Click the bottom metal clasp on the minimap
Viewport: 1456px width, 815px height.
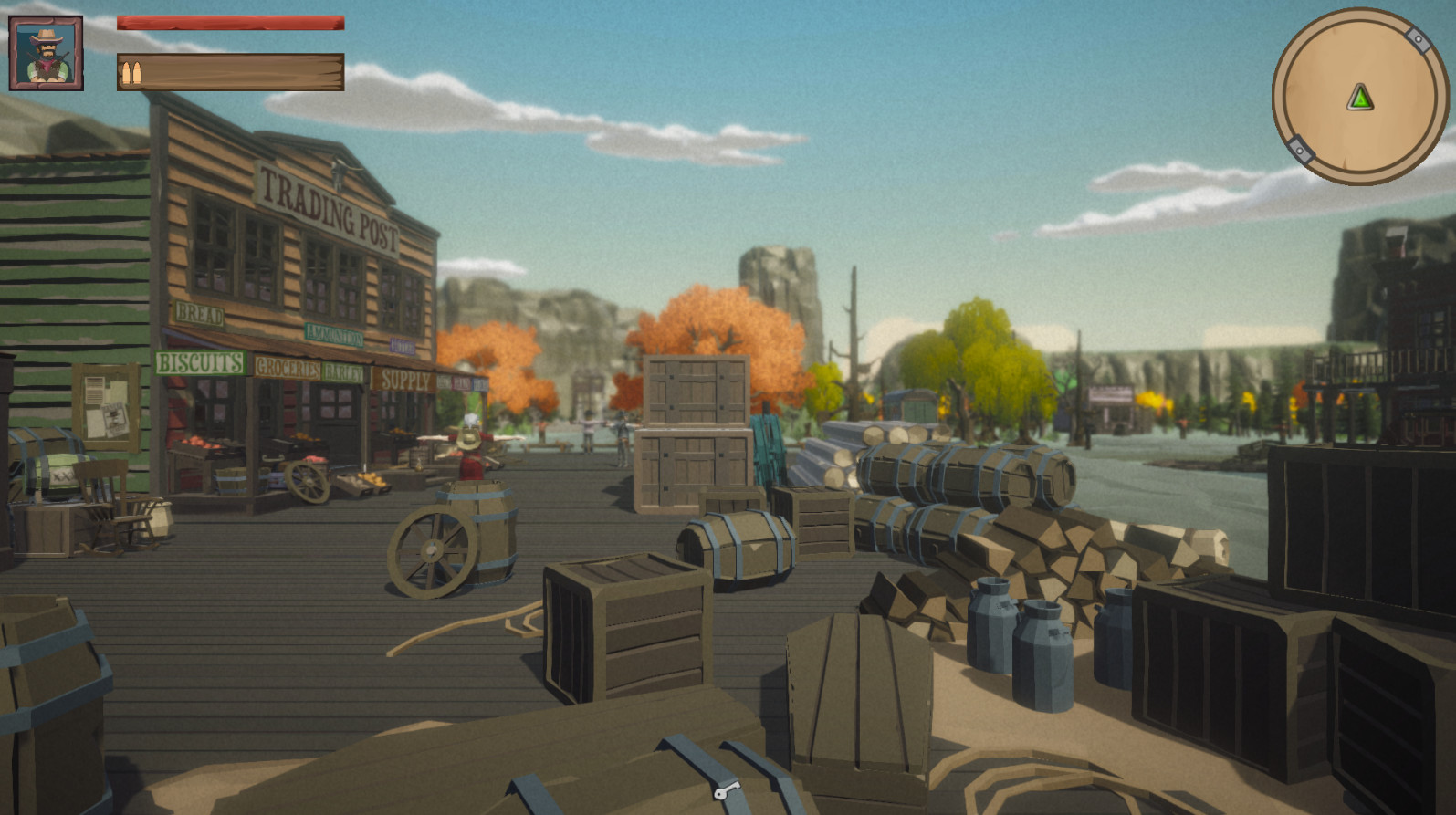click(x=1300, y=152)
